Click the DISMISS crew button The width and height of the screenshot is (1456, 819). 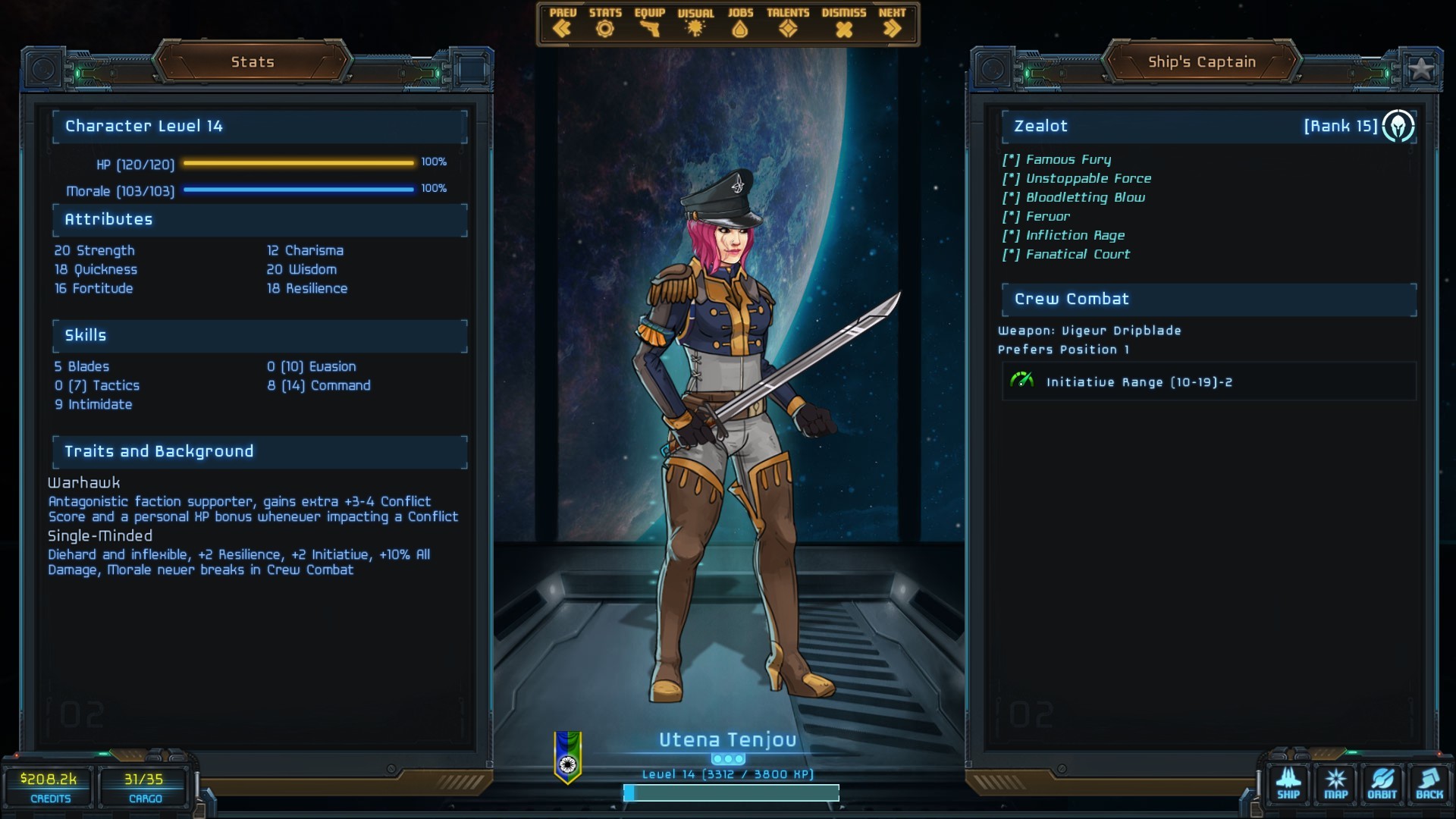[843, 24]
